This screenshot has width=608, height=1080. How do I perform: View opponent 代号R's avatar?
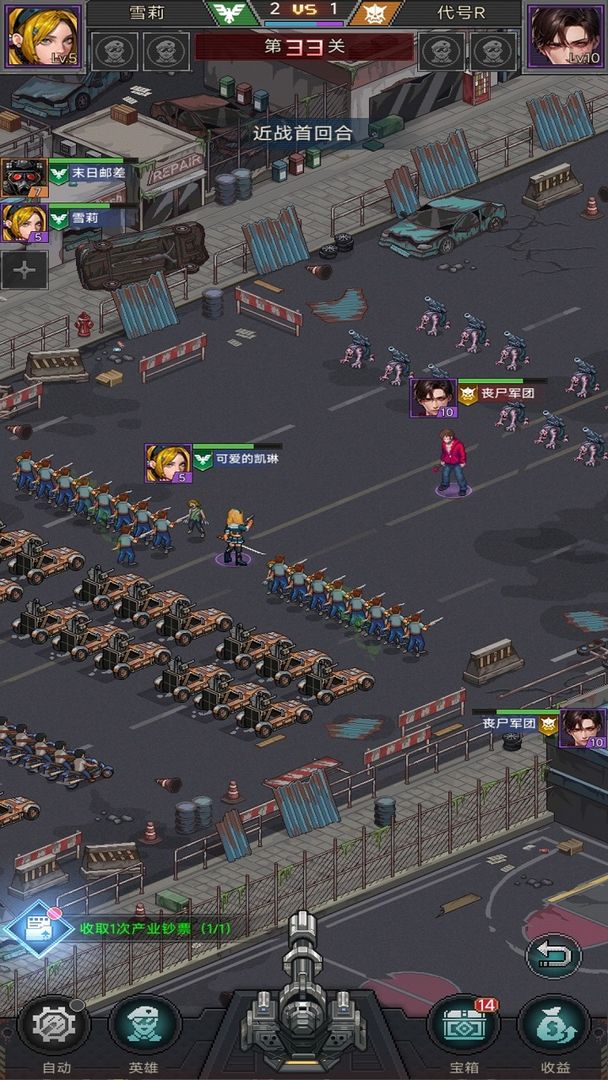tap(566, 36)
